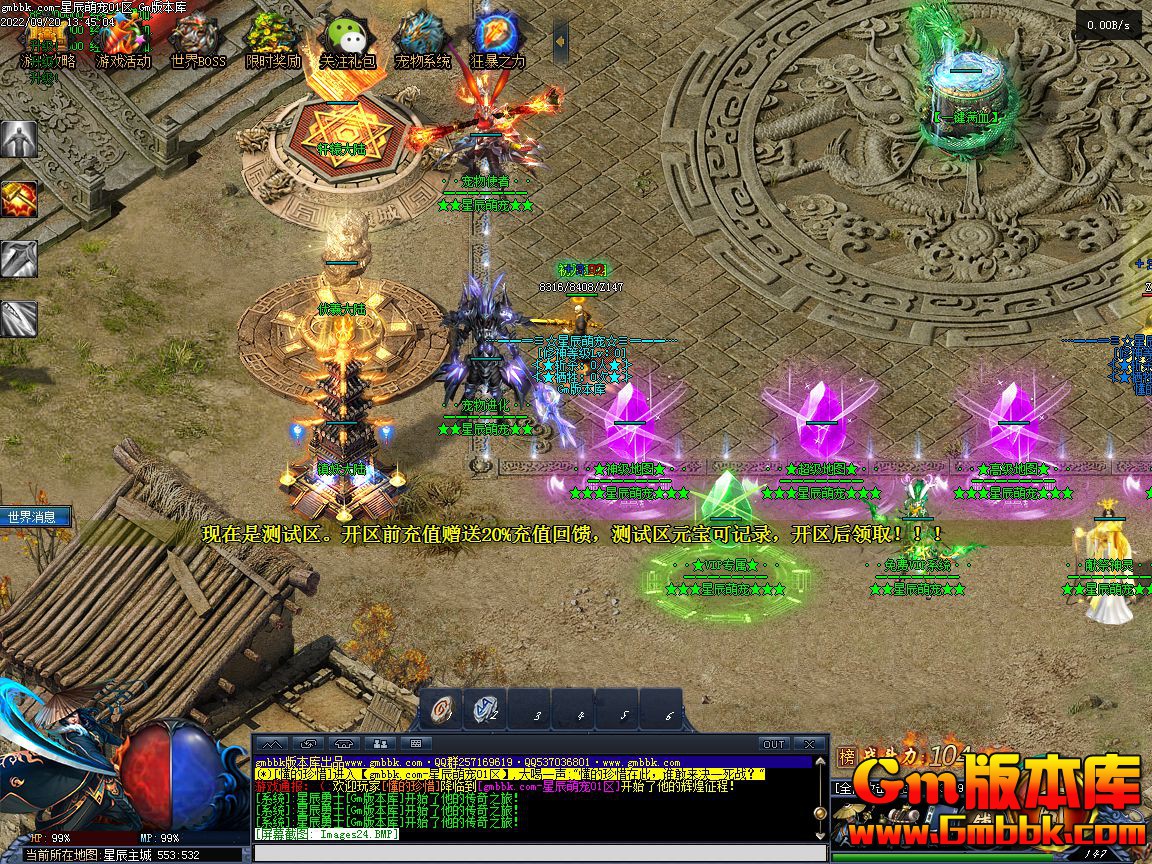Image resolution: width=1152 pixels, height=864 pixels.
Task: Open the 游戏活动 events icon
Action: pyautogui.click(x=122, y=38)
